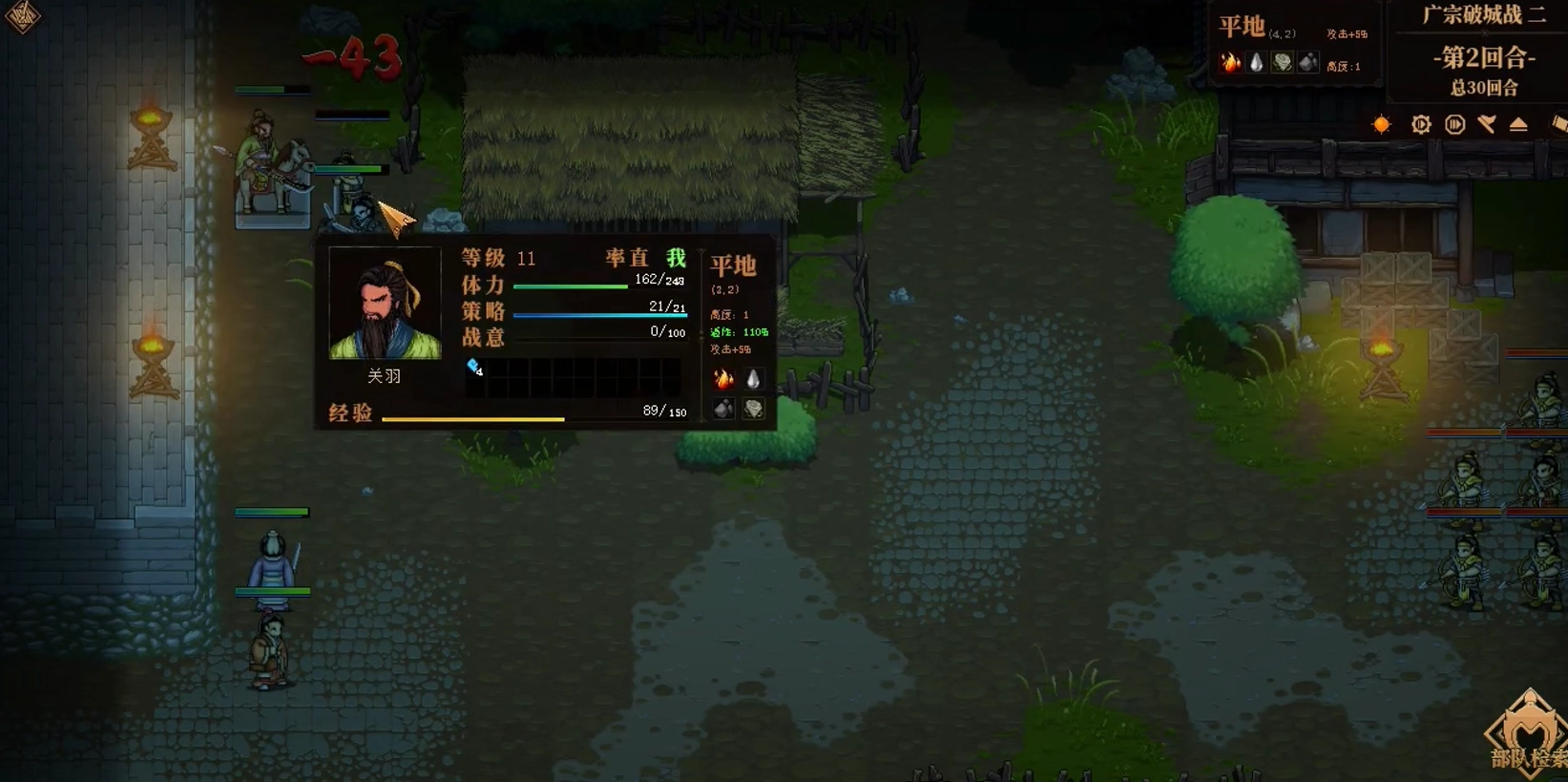1568x782 pixels.
Task: Open the scroll icon beside the triangle
Action: pos(1558,124)
